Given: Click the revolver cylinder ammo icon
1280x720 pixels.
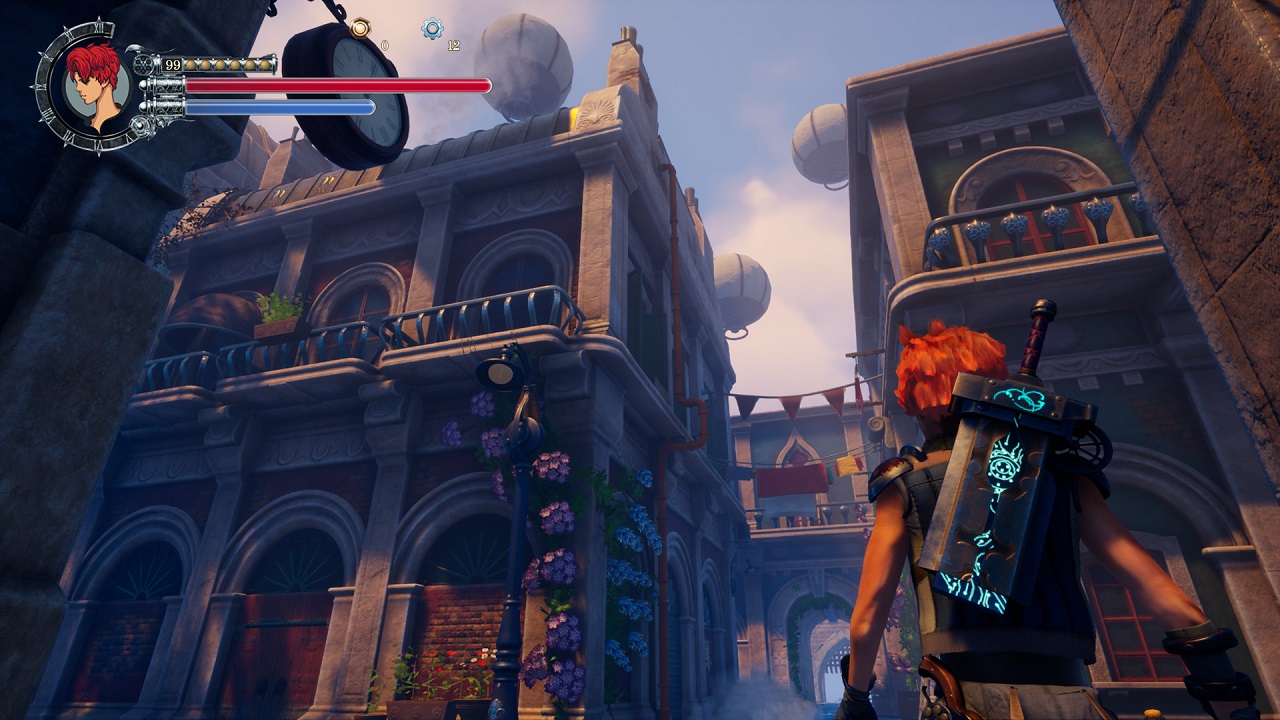Looking at the screenshot, I should (x=146, y=65).
